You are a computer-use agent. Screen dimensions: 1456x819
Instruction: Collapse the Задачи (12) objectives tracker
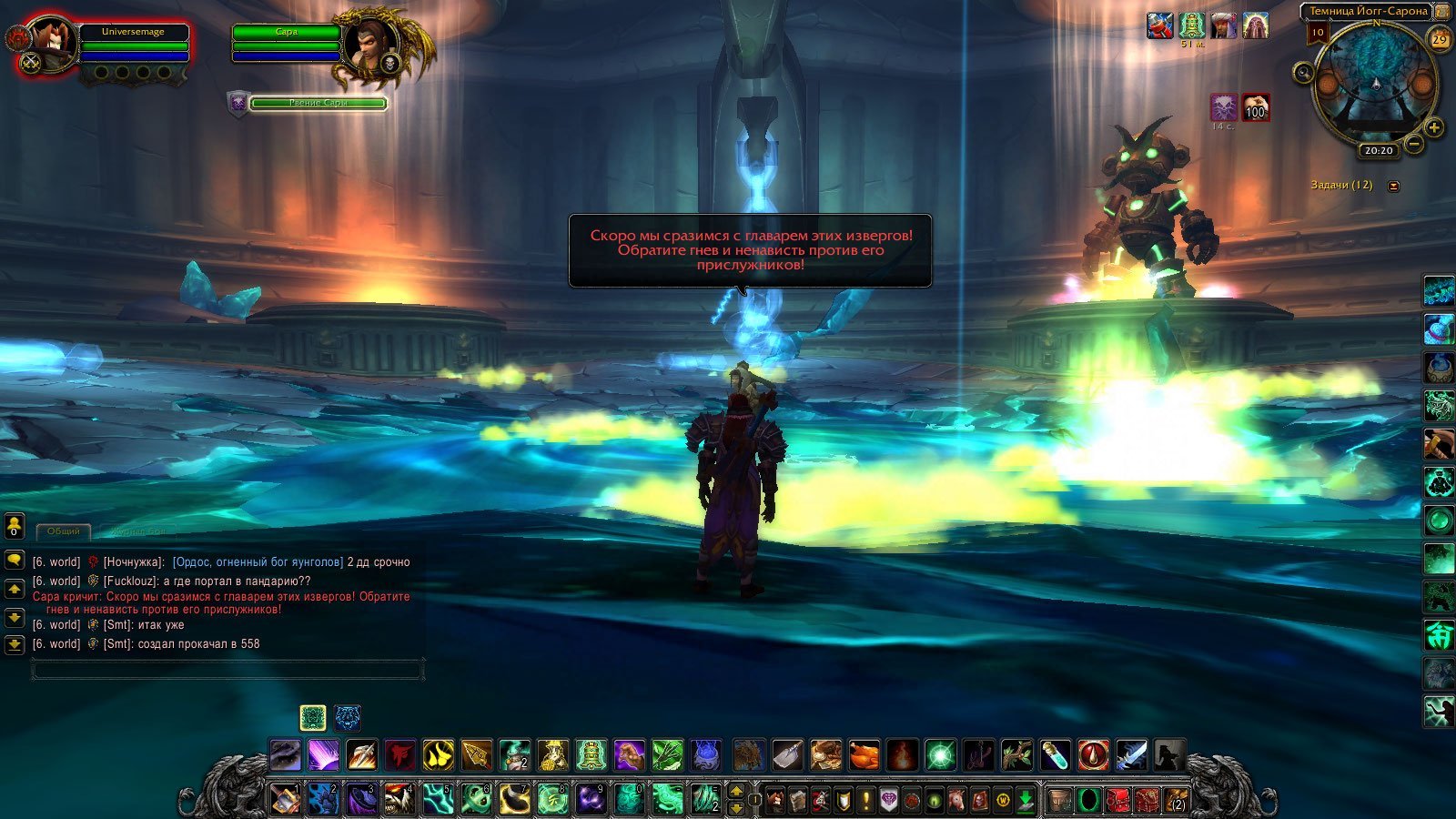click(x=1393, y=186)
